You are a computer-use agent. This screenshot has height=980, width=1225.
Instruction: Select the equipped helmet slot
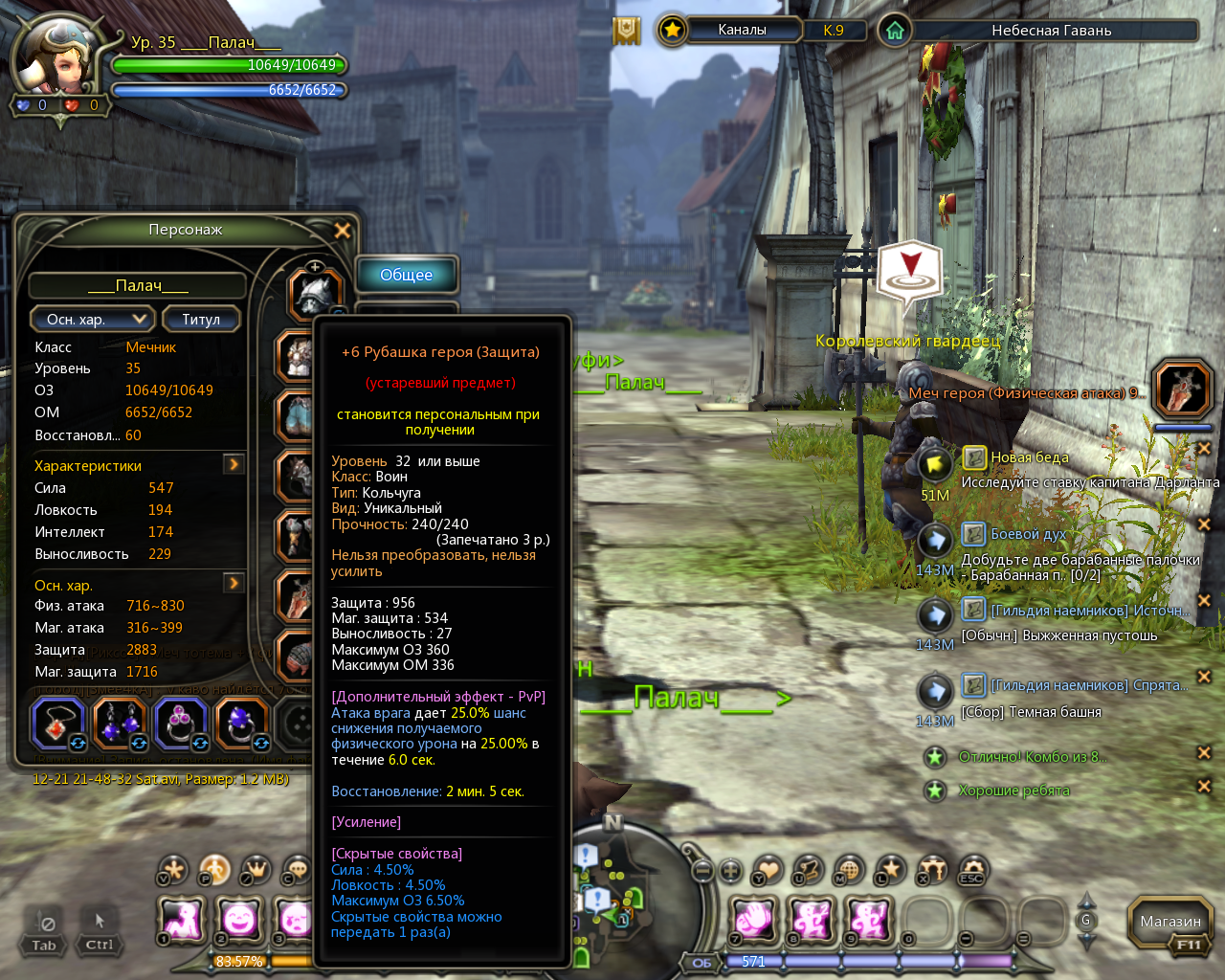click(315, 294)
